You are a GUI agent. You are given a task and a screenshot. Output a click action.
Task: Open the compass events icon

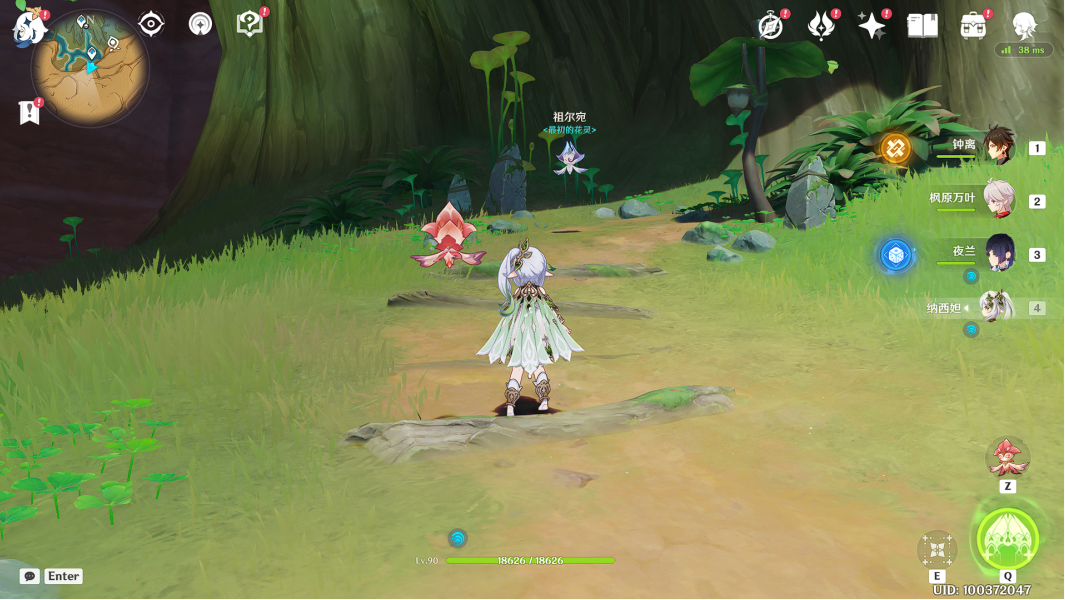click(x=770, y=26)
